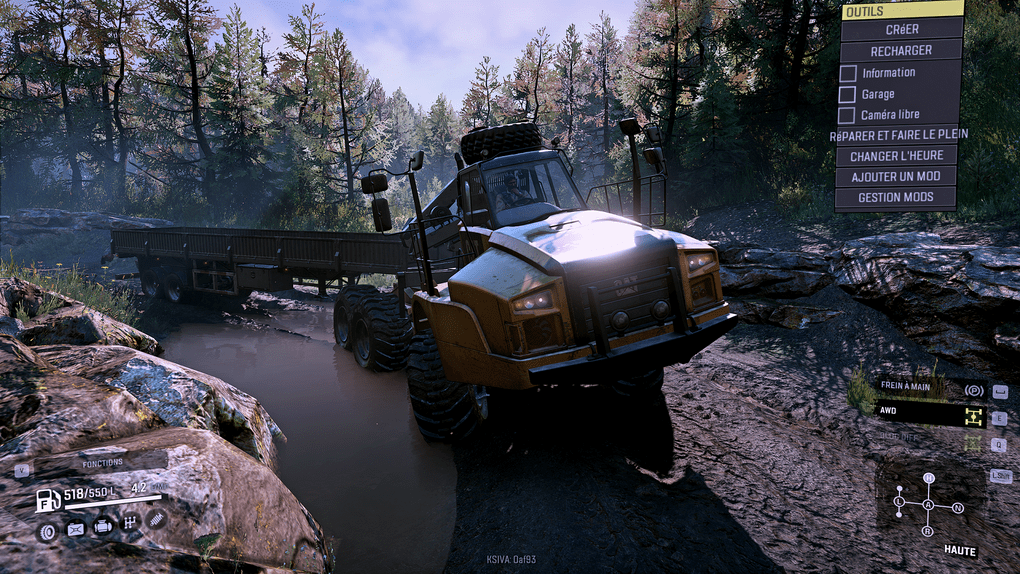
Task: Open GESTION MODS
Action: coord(896,197)
